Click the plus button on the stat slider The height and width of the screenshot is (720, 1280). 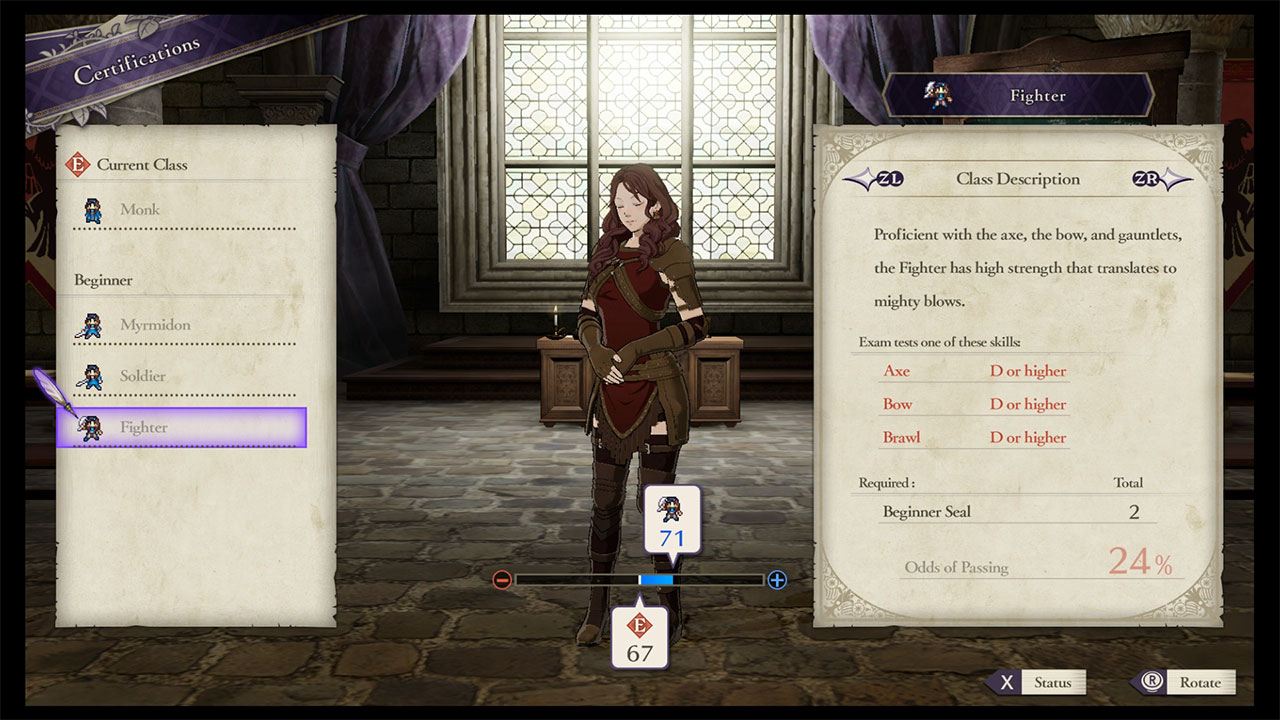[776, 579]
